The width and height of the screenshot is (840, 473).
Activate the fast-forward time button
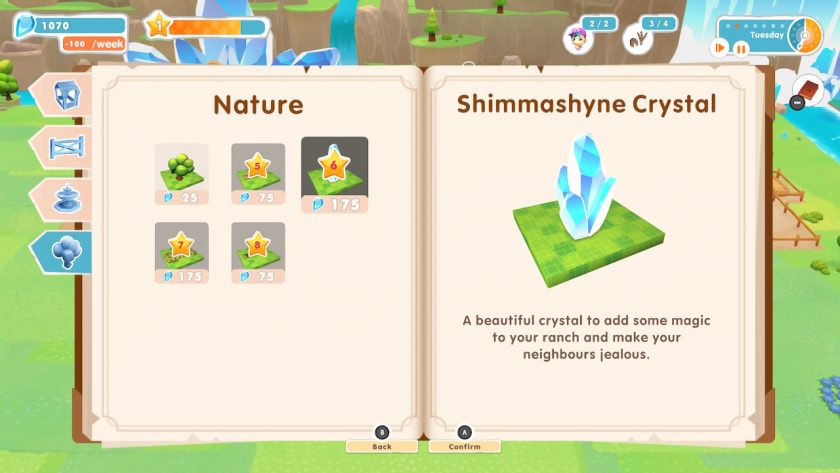click(719, 47)
